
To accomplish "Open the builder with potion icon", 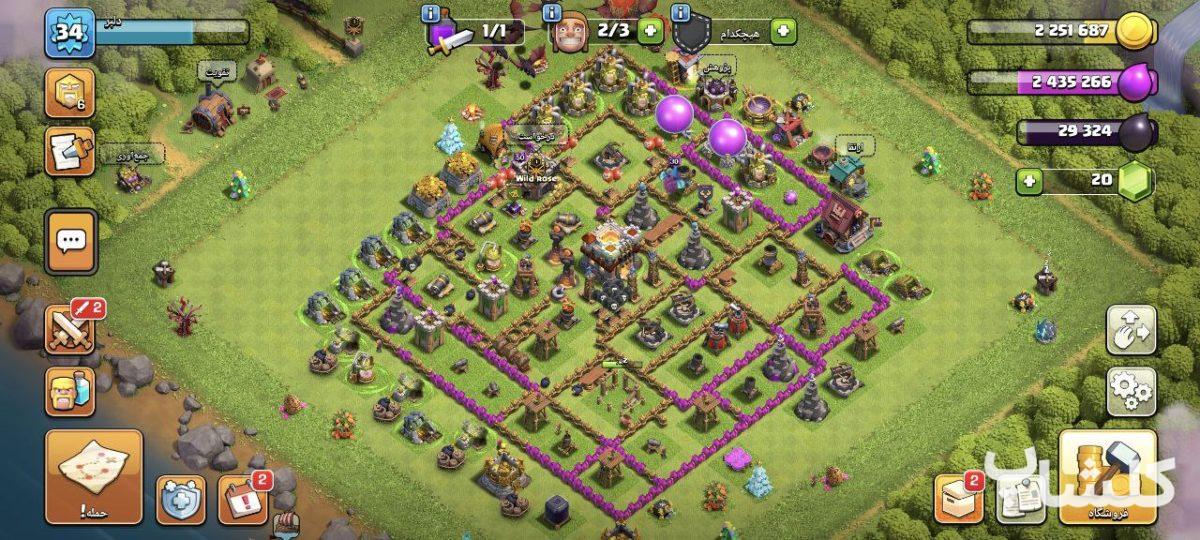I will point(71,391).
